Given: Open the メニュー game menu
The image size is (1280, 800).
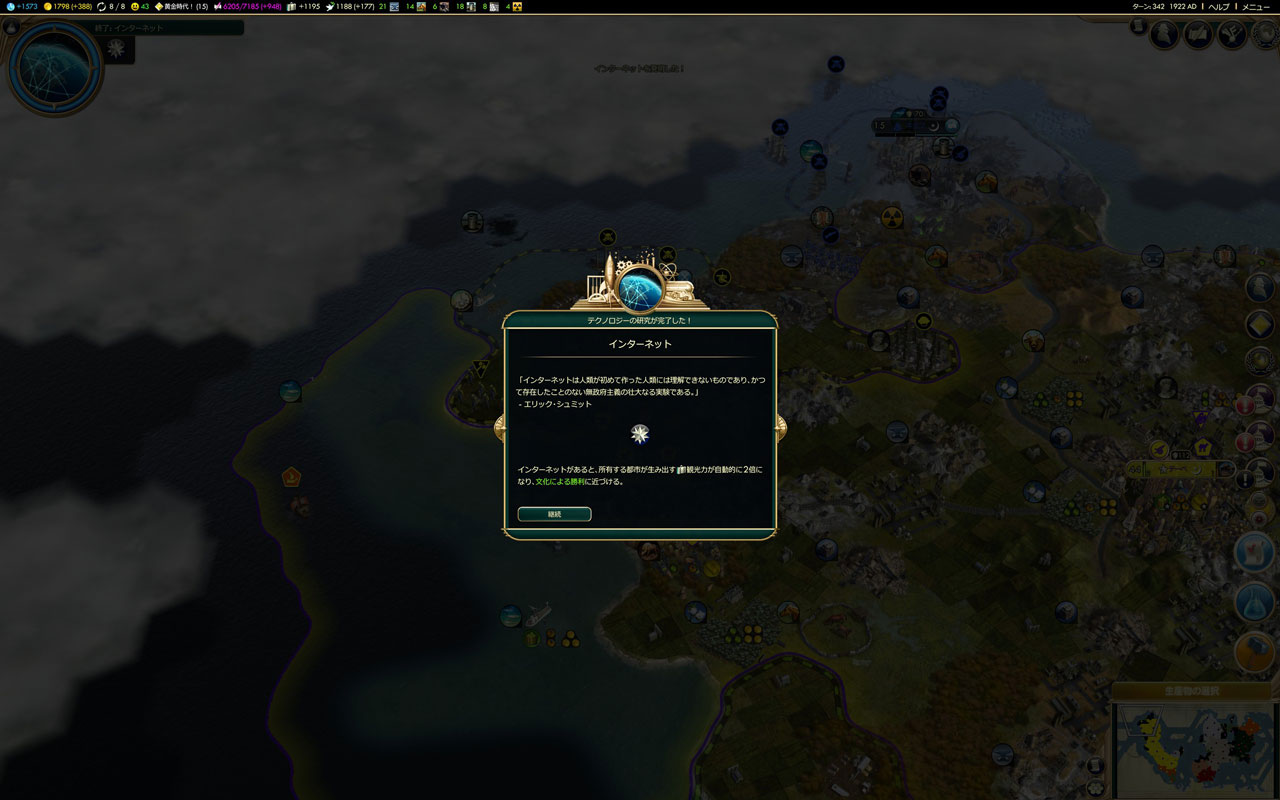Looking at the screenshot, I should (x=1255, y=6).
